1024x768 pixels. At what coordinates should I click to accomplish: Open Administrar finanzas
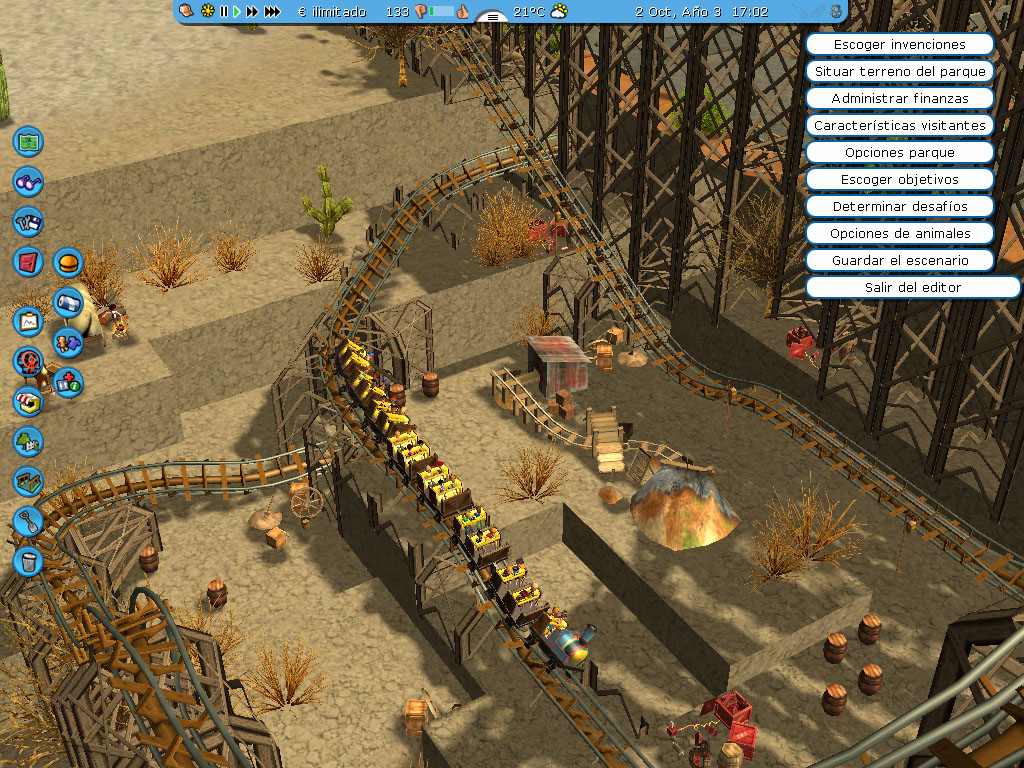click(x=899, y=98)
